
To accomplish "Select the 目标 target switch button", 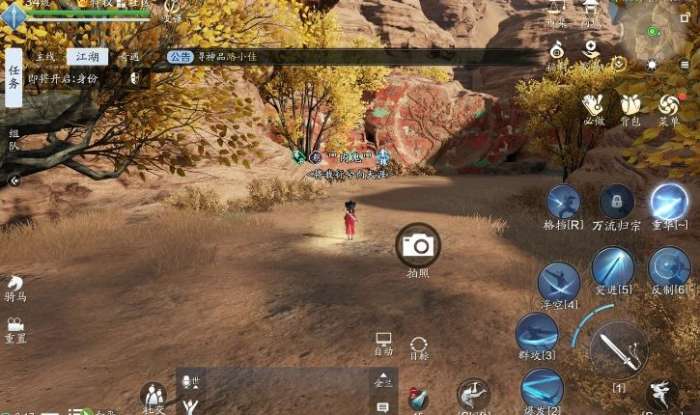I will click(419, 348).
